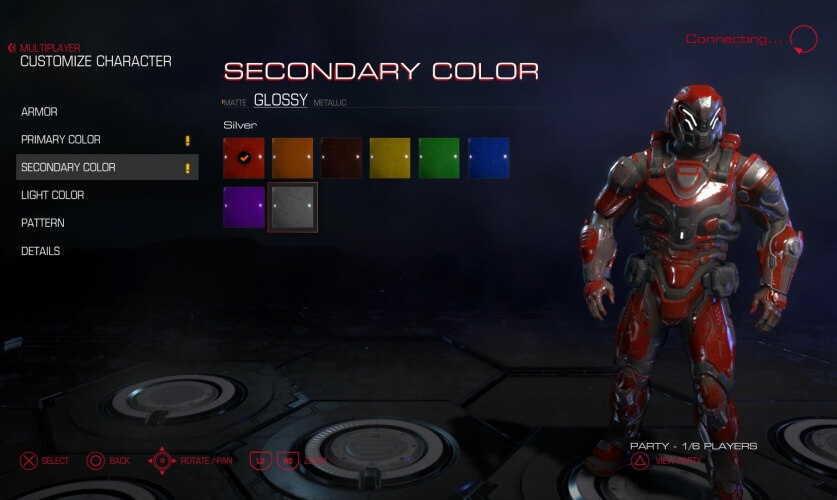Apply the Silver color swatch
Screen dimensions: 837x500
(x=293, y=207)
